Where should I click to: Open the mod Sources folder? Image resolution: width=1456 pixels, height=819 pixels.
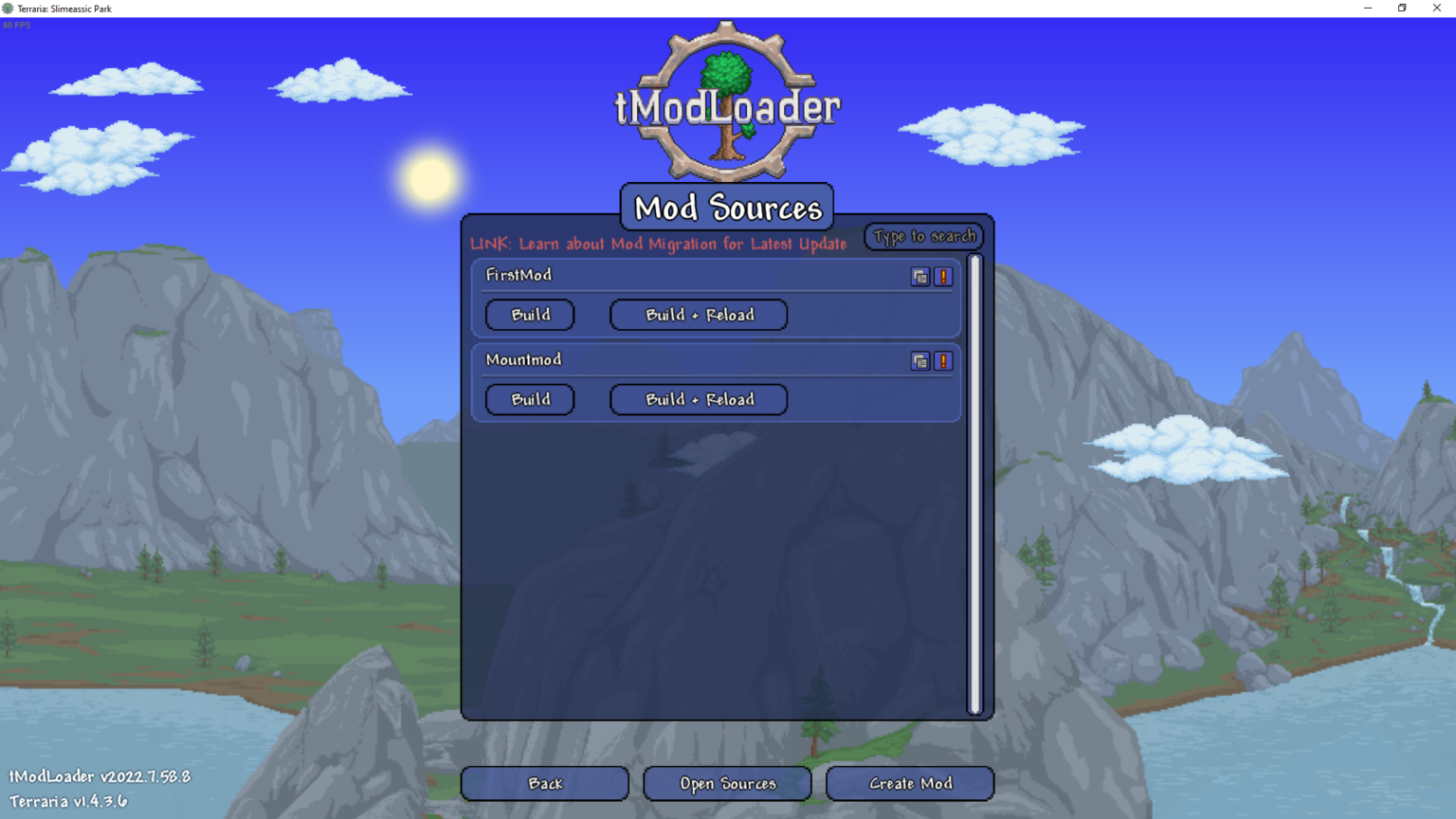pos(727,783)
